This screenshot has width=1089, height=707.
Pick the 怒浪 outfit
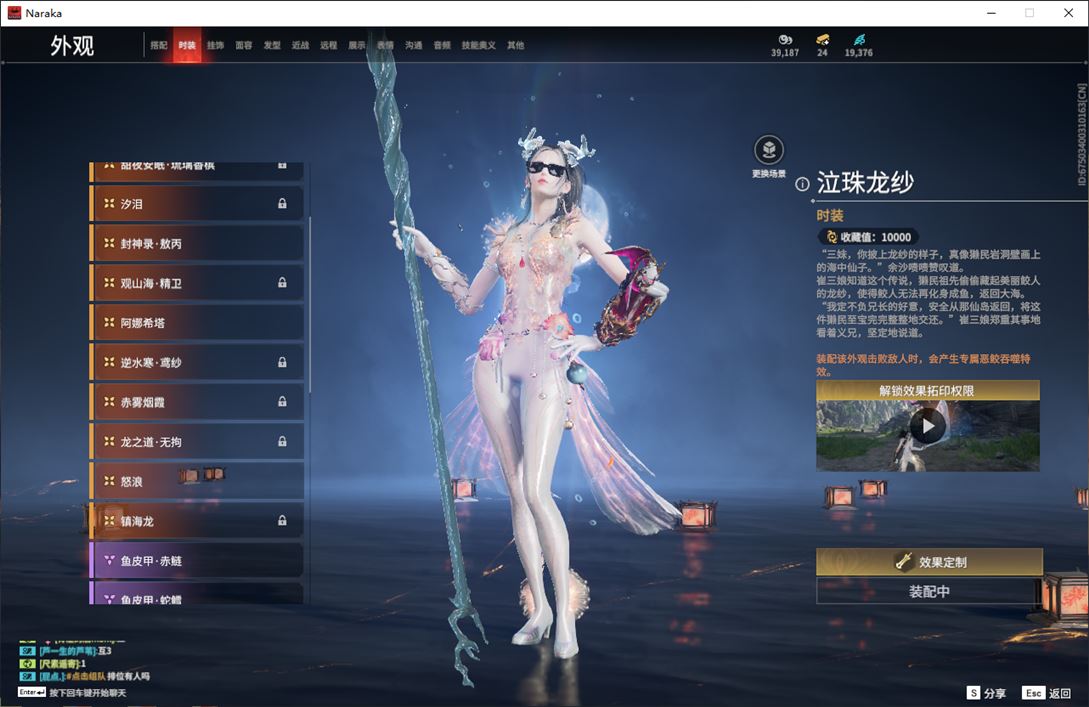pyautogui.click(x=197, y=481)
